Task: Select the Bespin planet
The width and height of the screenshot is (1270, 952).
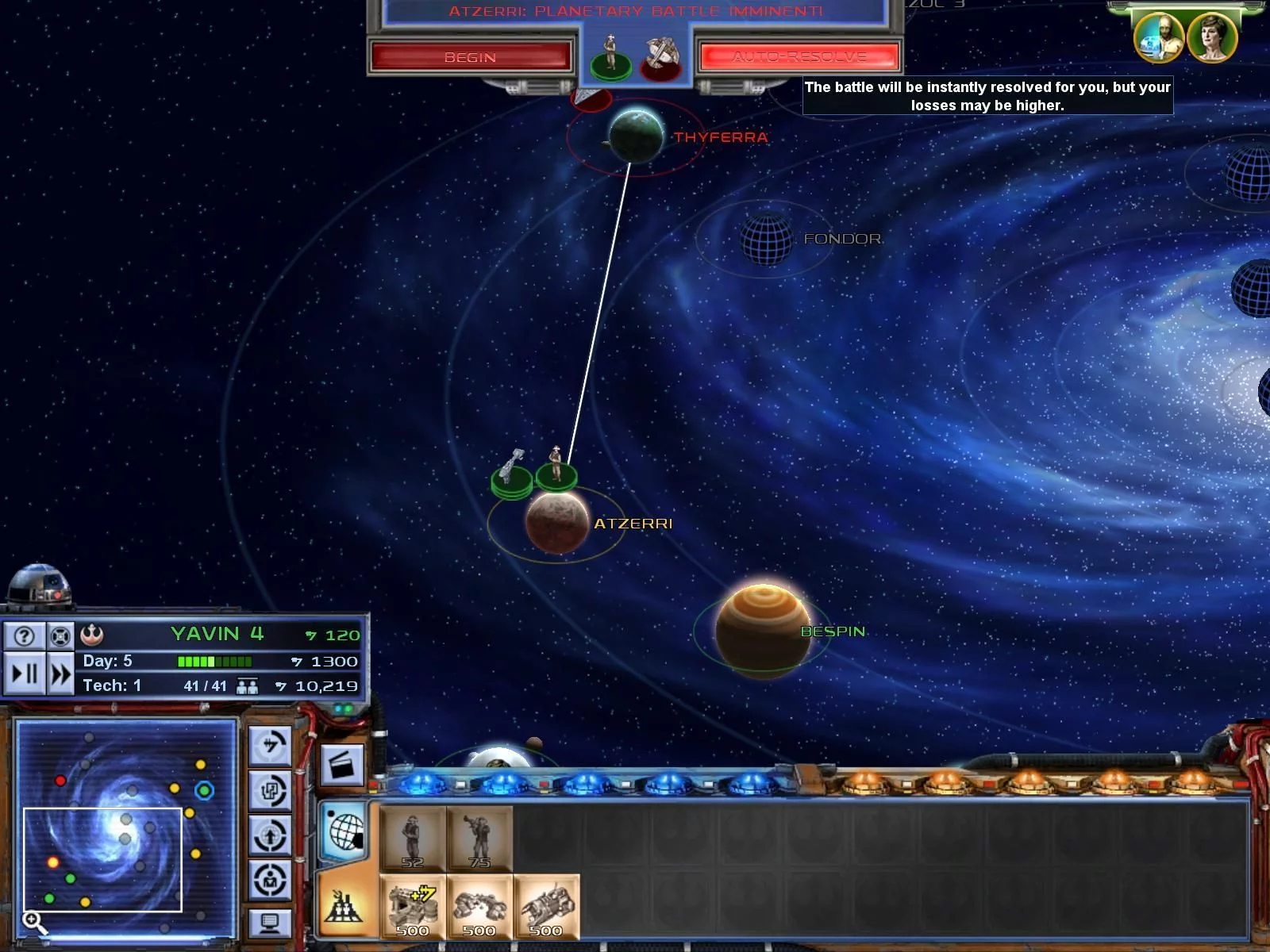Action: [763, 631]
